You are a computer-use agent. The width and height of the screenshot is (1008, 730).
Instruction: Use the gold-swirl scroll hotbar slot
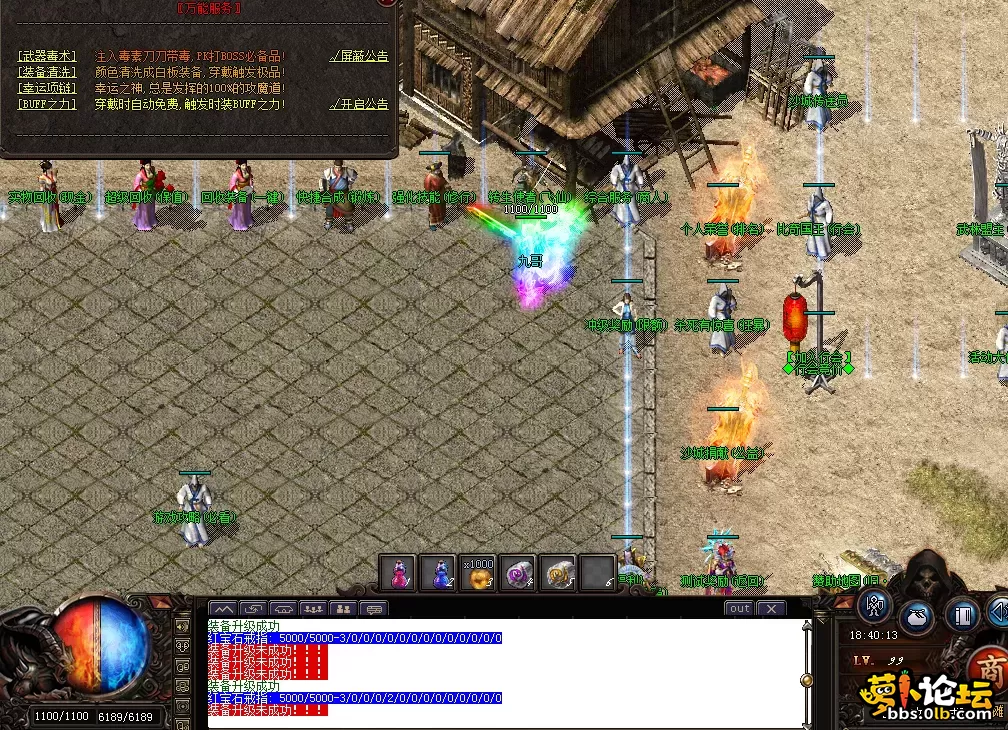coord(558,573)
